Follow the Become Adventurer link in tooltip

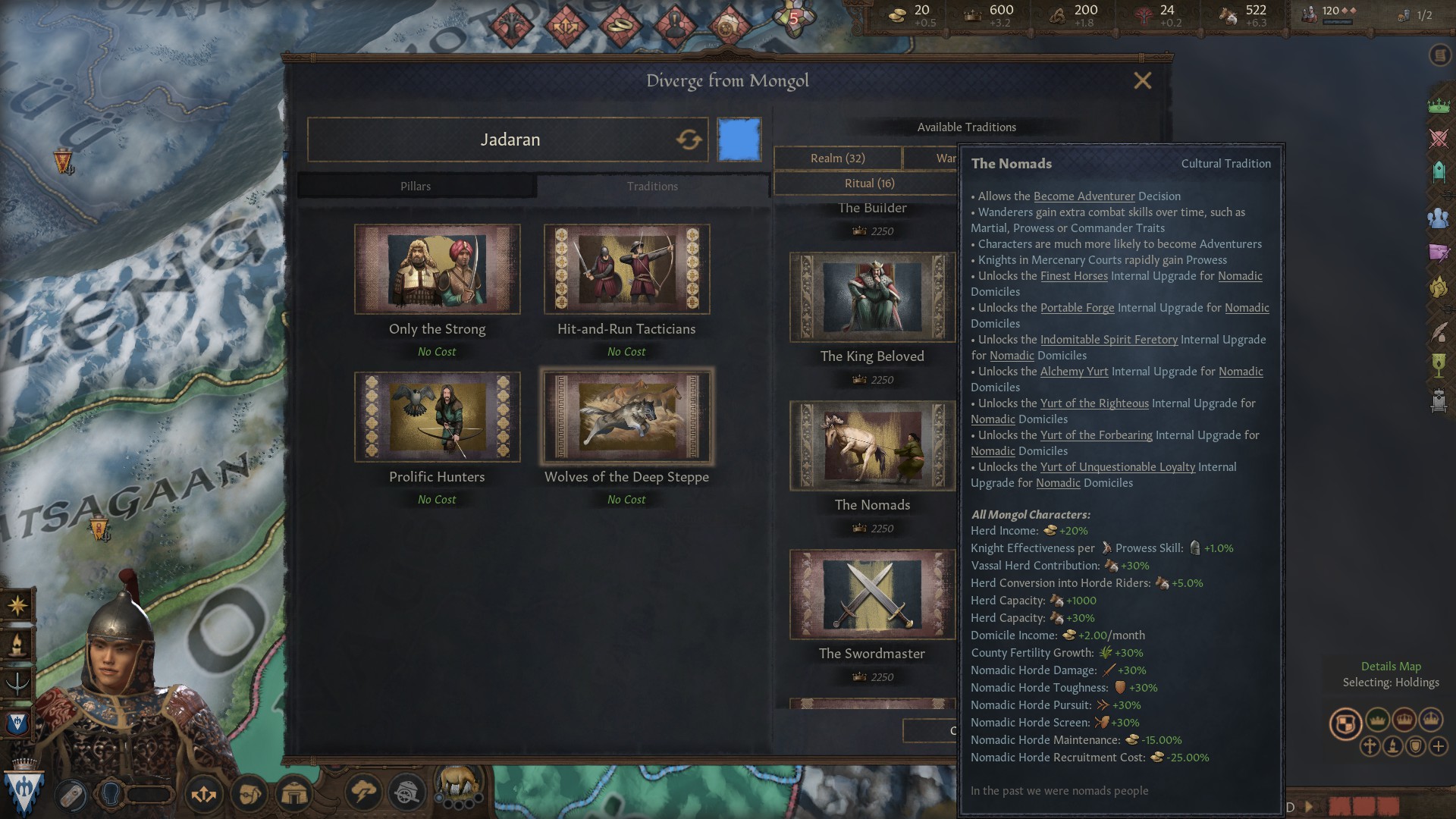pos(1084,196)
